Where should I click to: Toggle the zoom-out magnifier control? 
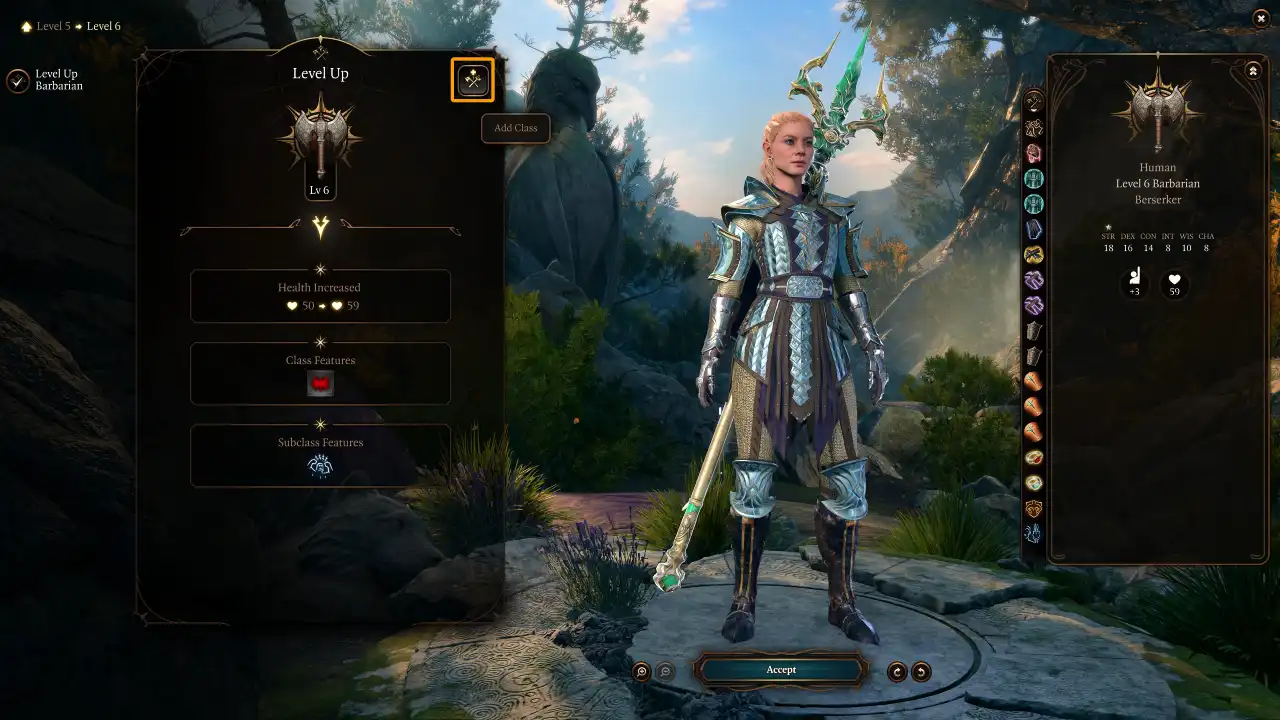(666, 670)
